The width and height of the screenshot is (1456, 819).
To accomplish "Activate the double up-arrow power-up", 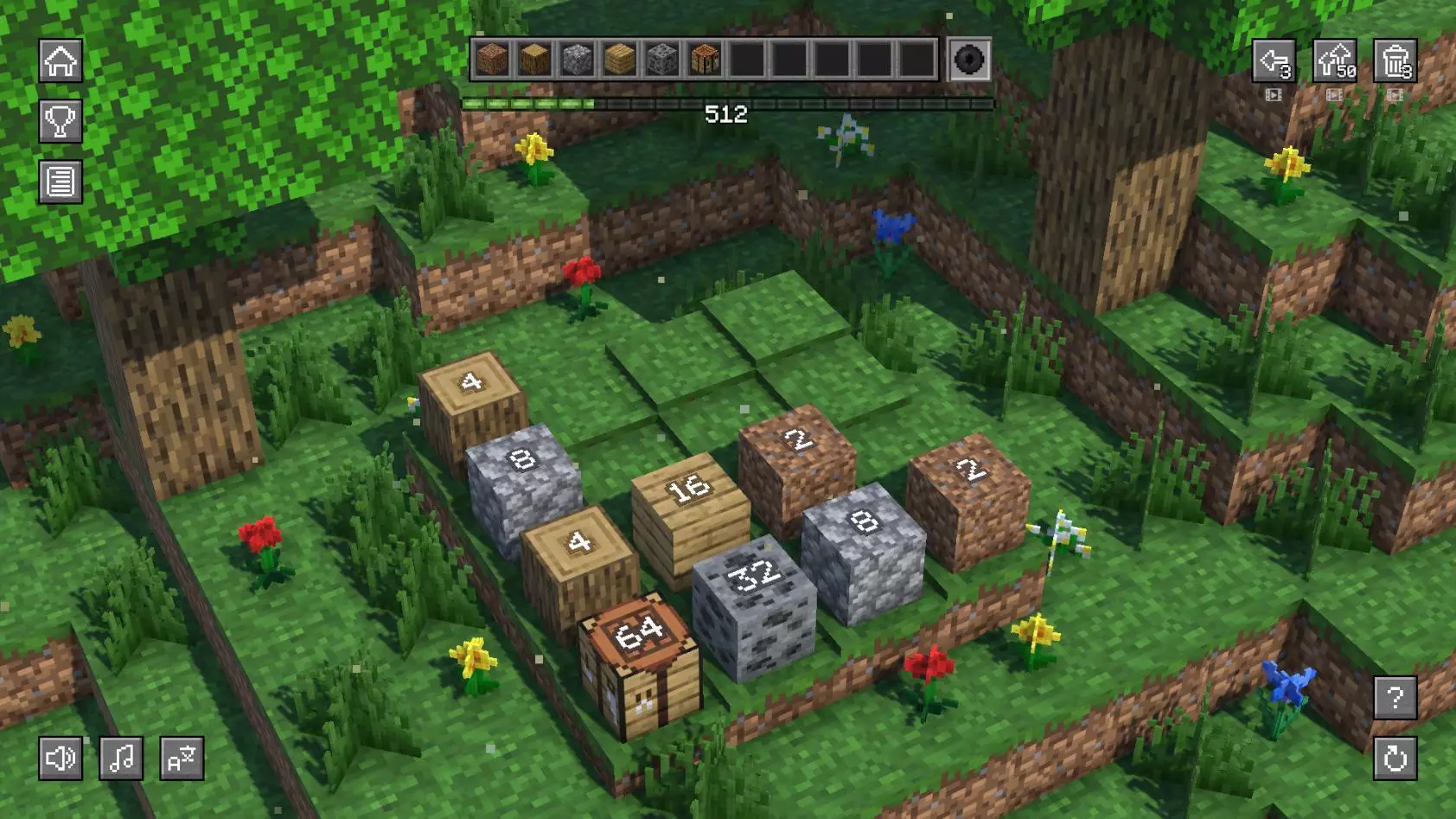I will coord(1334,61).
